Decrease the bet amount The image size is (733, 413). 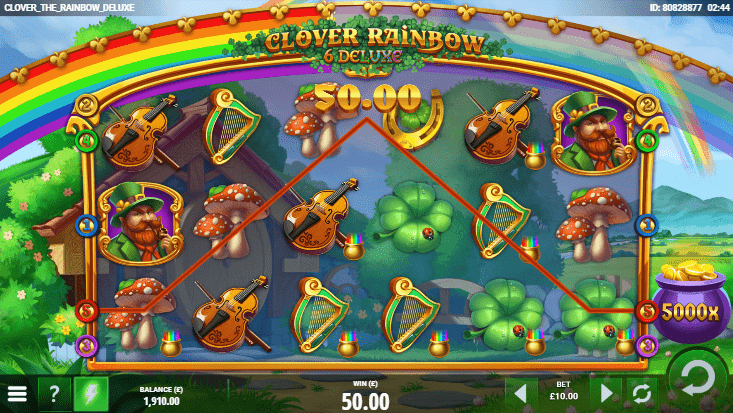(520, 392)
